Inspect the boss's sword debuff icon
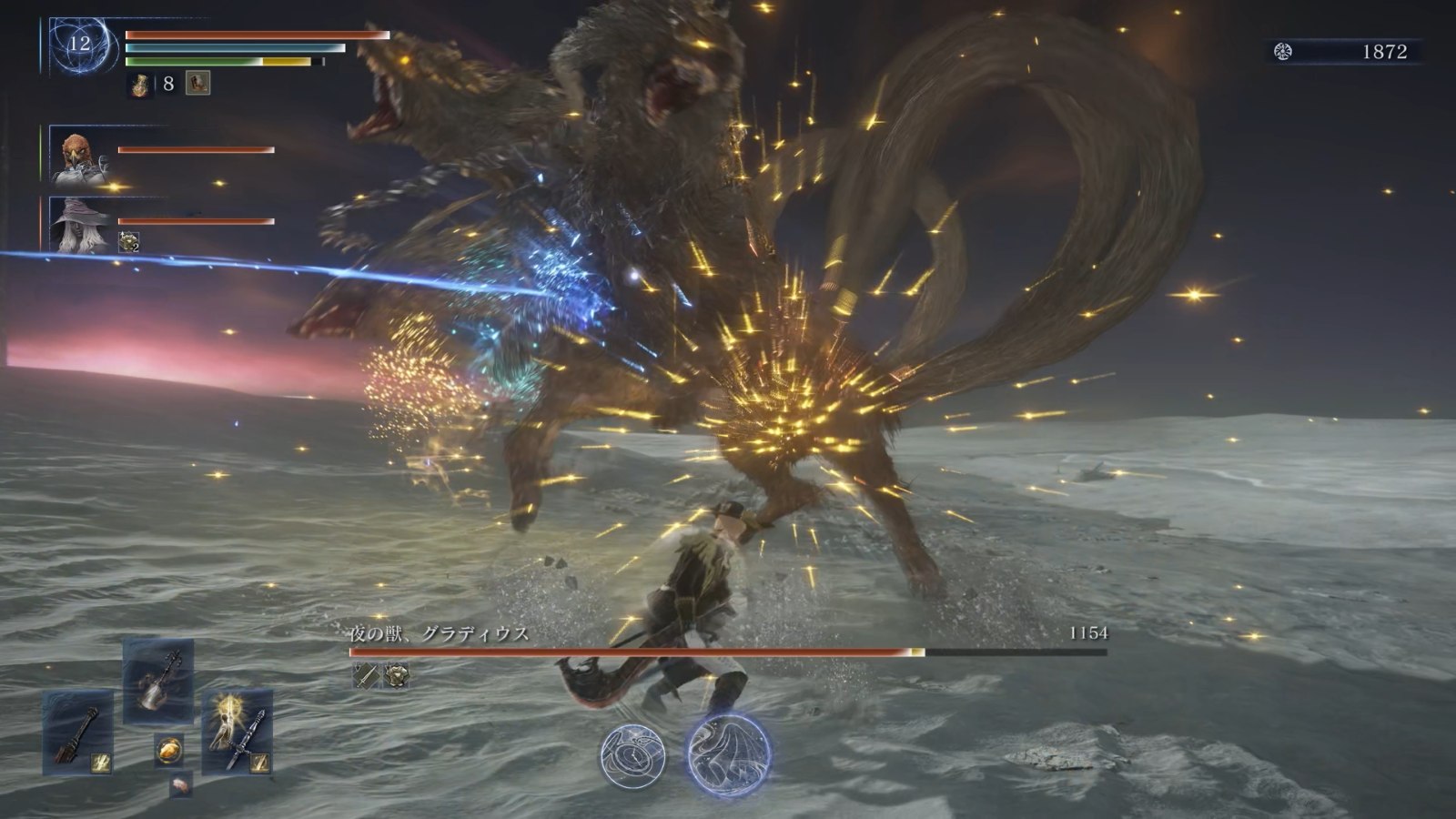The image size is (1456, 819). click(366, 674)
